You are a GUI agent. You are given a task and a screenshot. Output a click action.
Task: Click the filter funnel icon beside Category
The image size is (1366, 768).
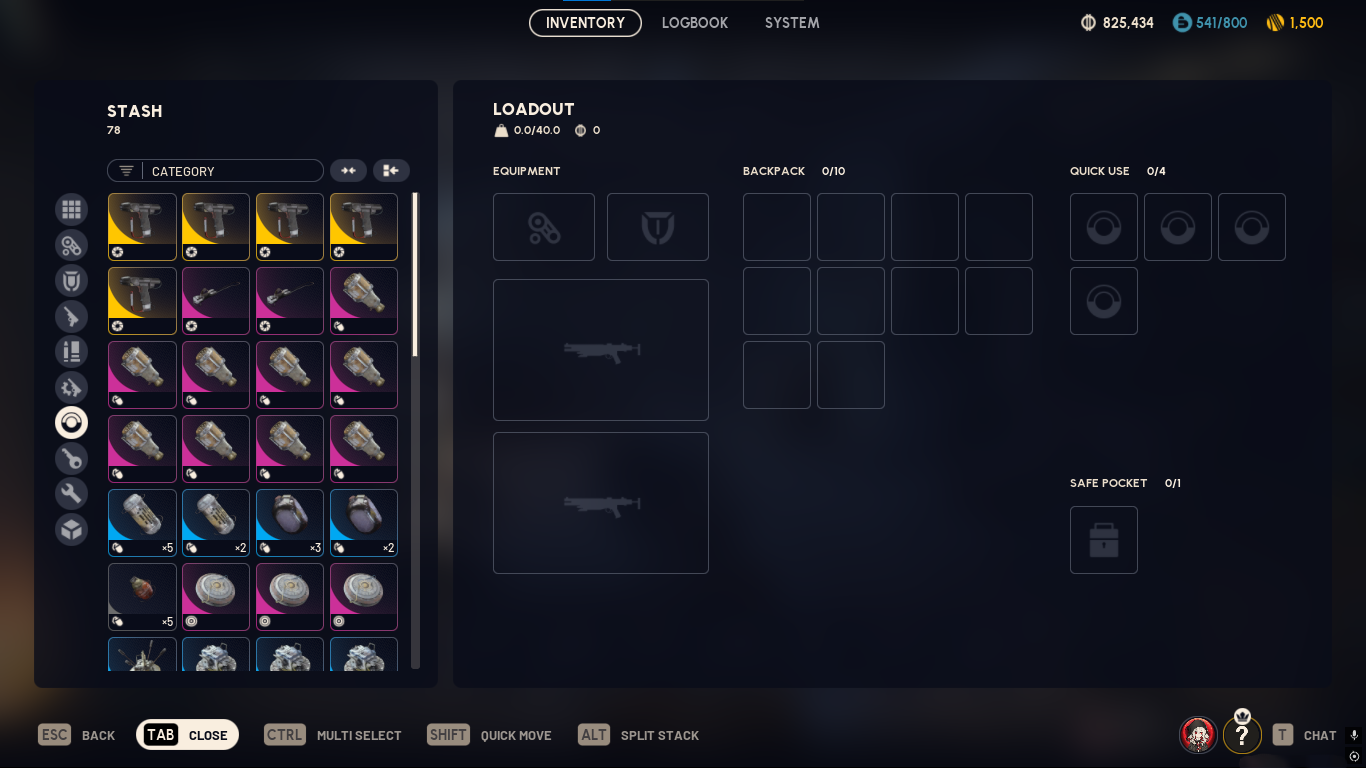(125, 171)
